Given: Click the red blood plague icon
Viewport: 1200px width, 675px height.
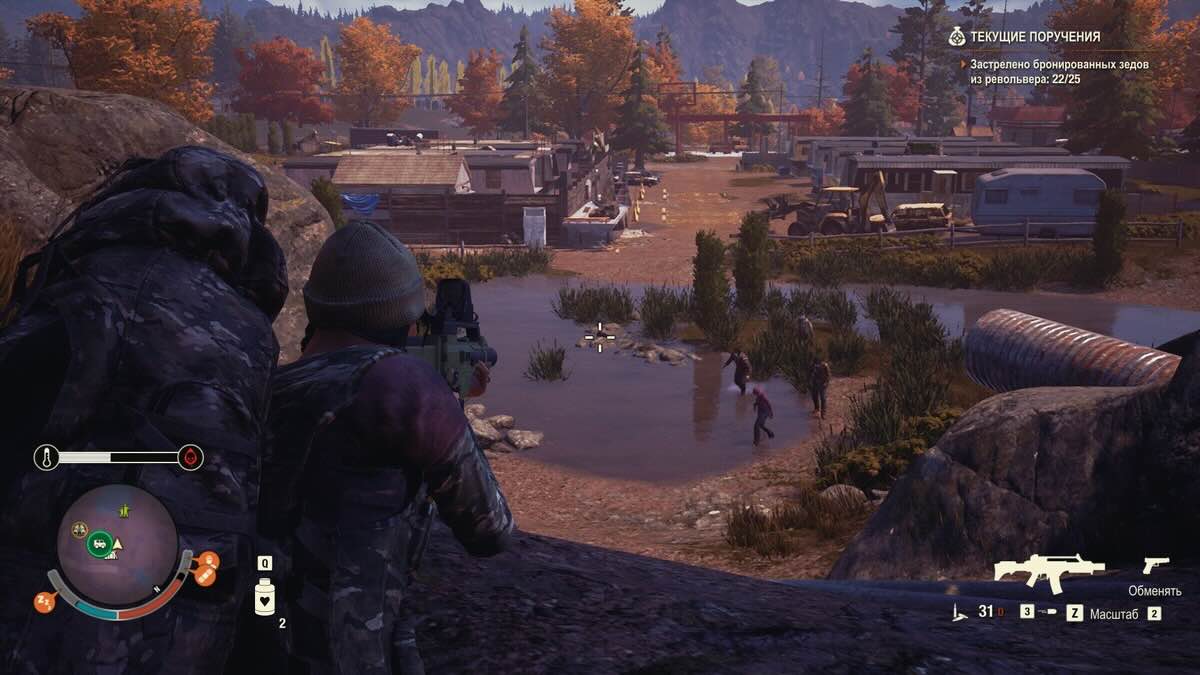Looking at the screenshot, I should coord(189,458).
